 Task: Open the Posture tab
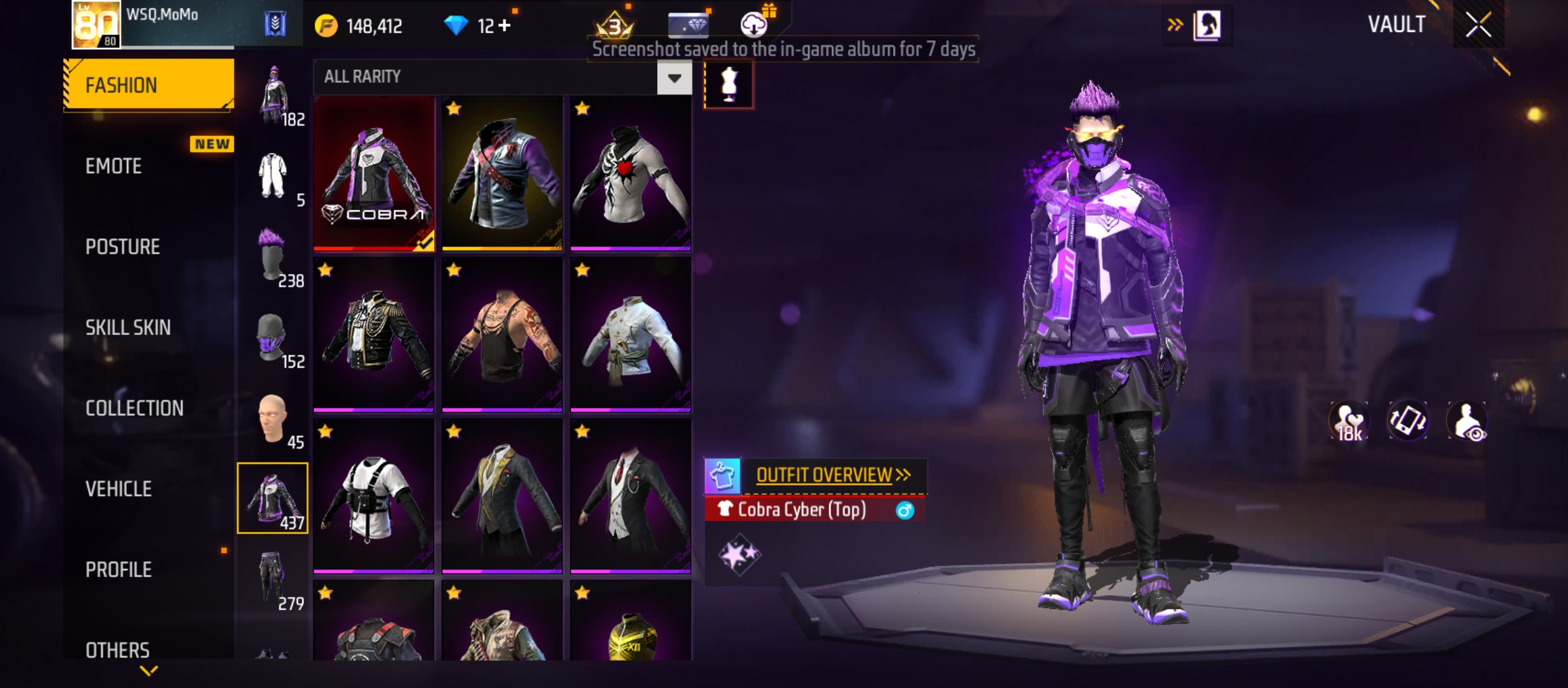pos(122,247)
